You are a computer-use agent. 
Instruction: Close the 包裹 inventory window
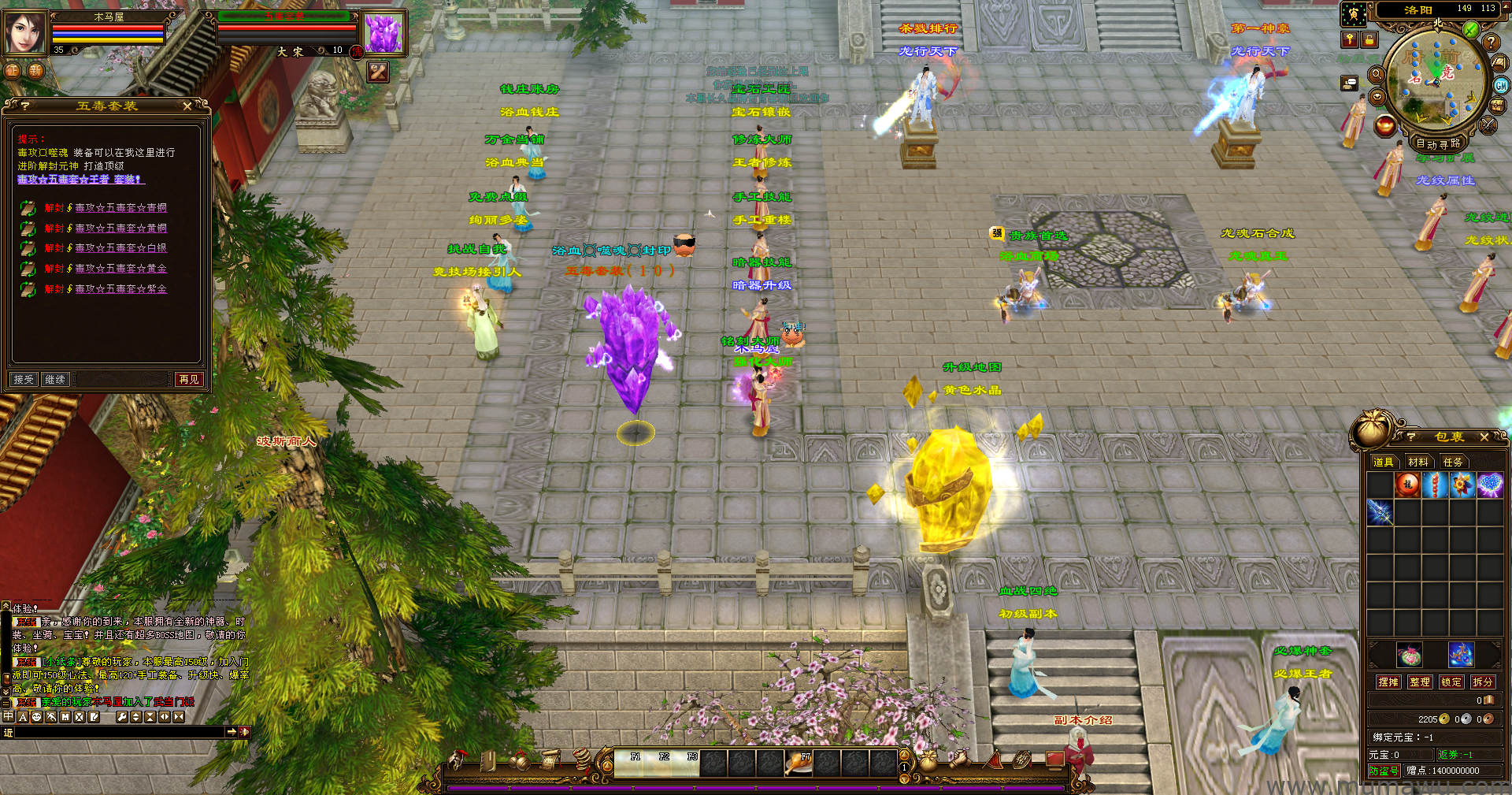1484,437
